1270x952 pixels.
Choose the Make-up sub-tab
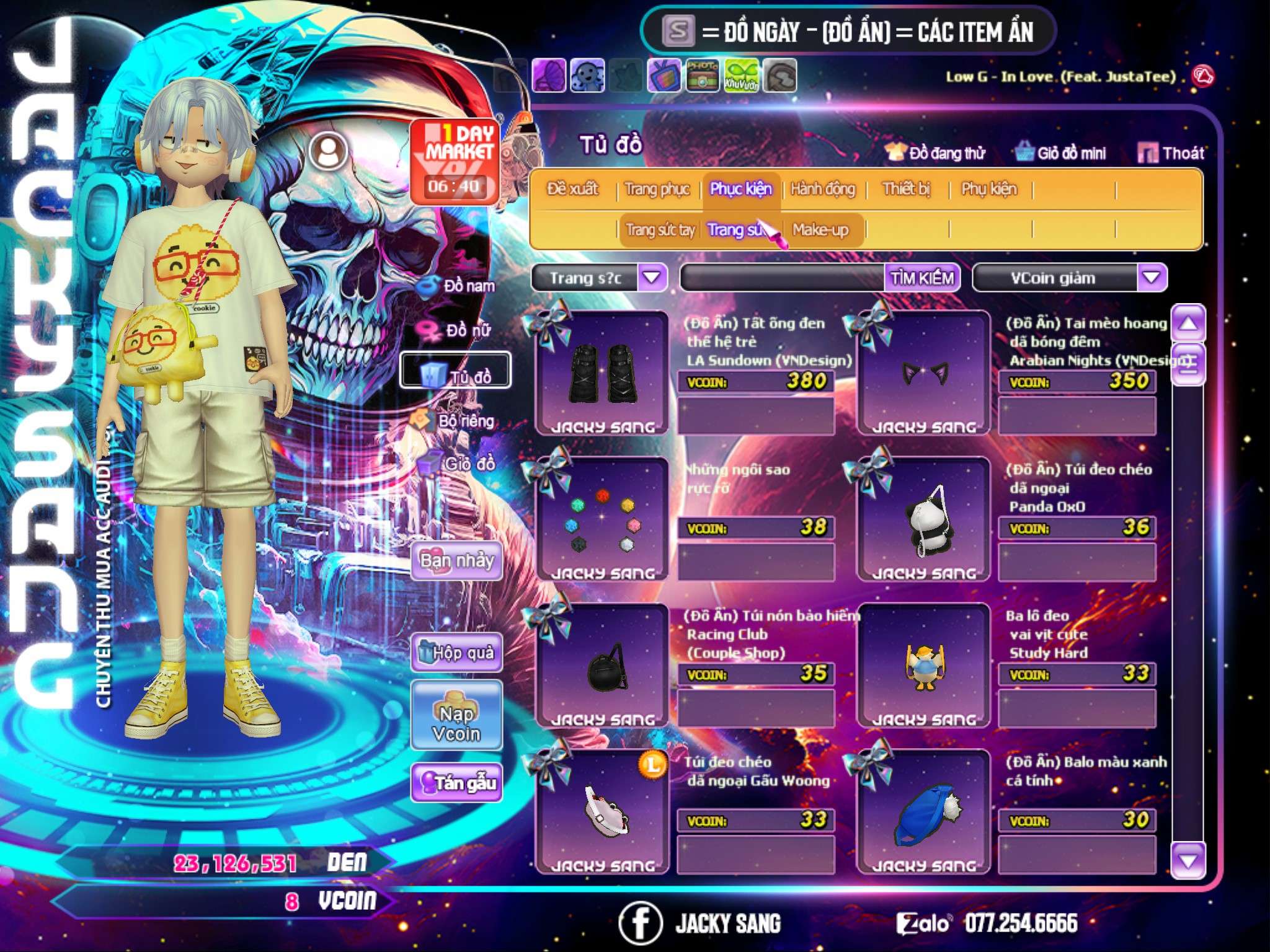click(820, 230)
